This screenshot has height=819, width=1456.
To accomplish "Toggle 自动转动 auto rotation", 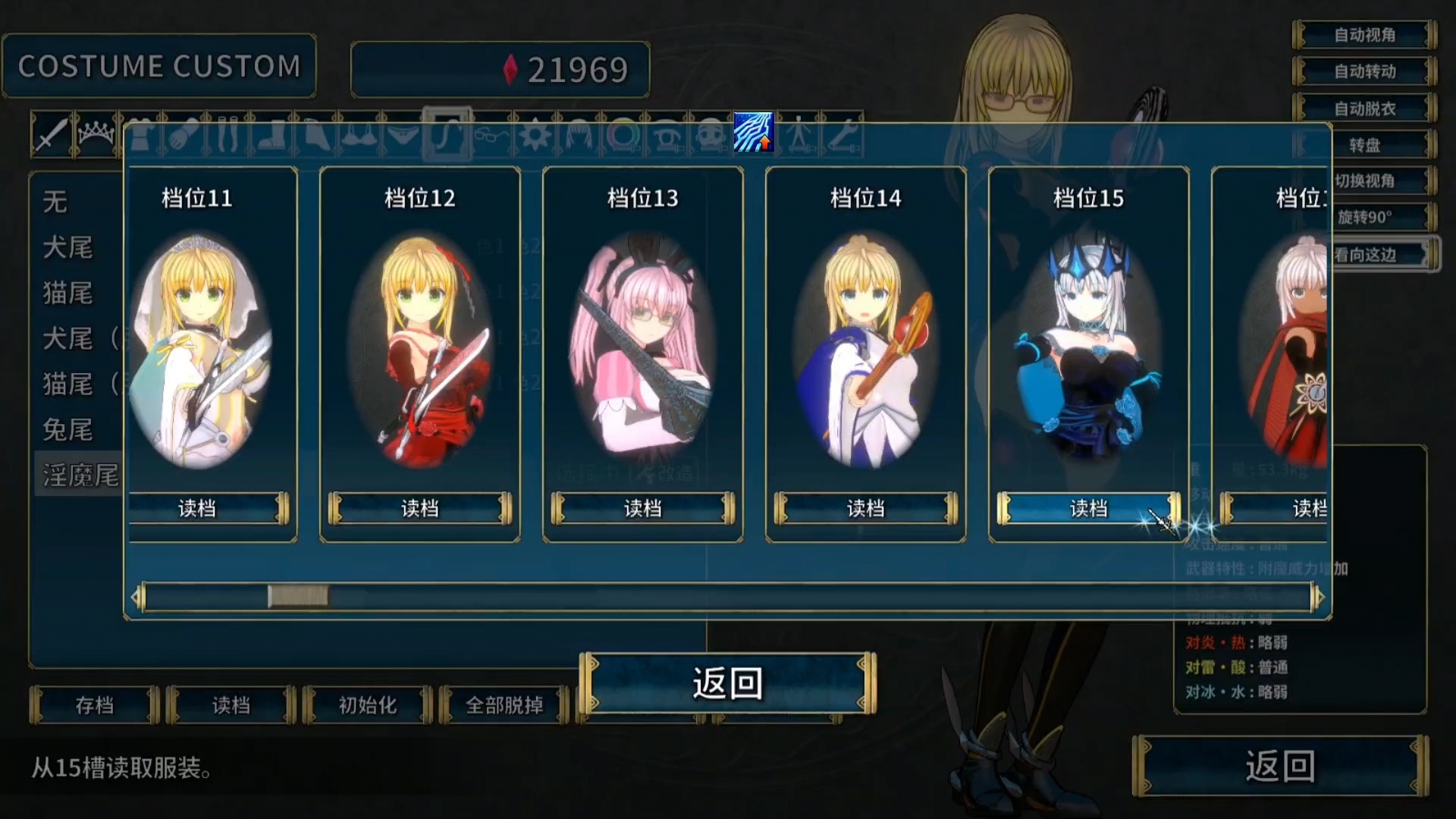I will [1364, 71].
